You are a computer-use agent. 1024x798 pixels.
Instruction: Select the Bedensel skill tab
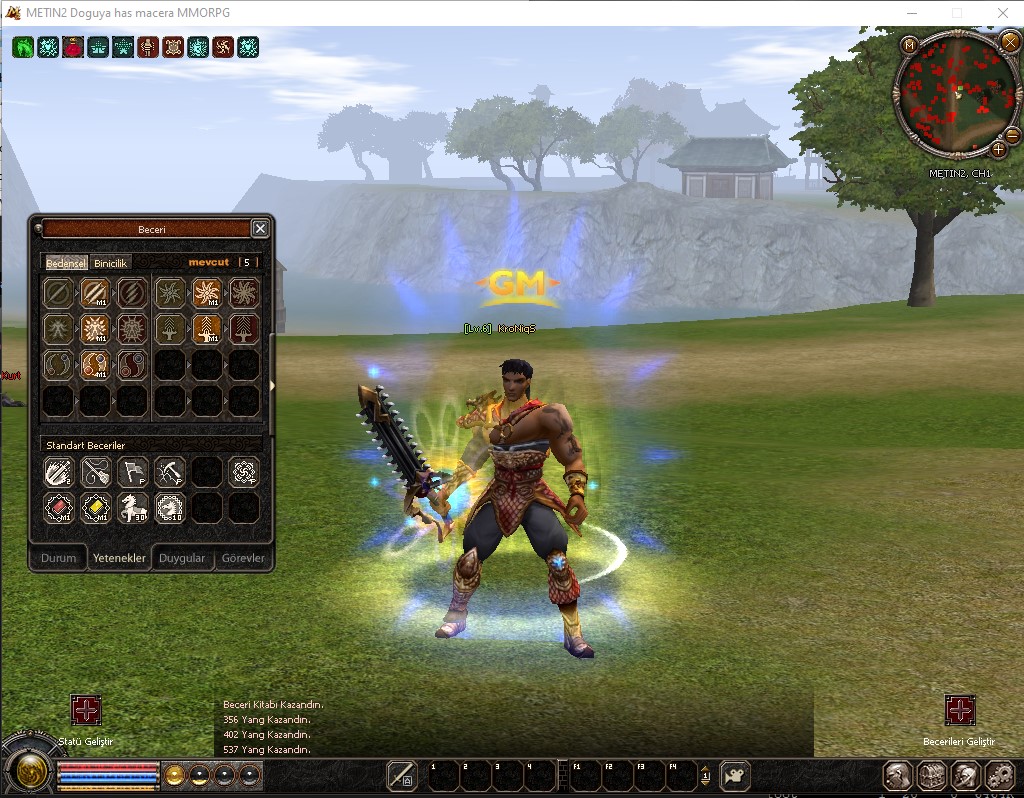tap(67, 263)
